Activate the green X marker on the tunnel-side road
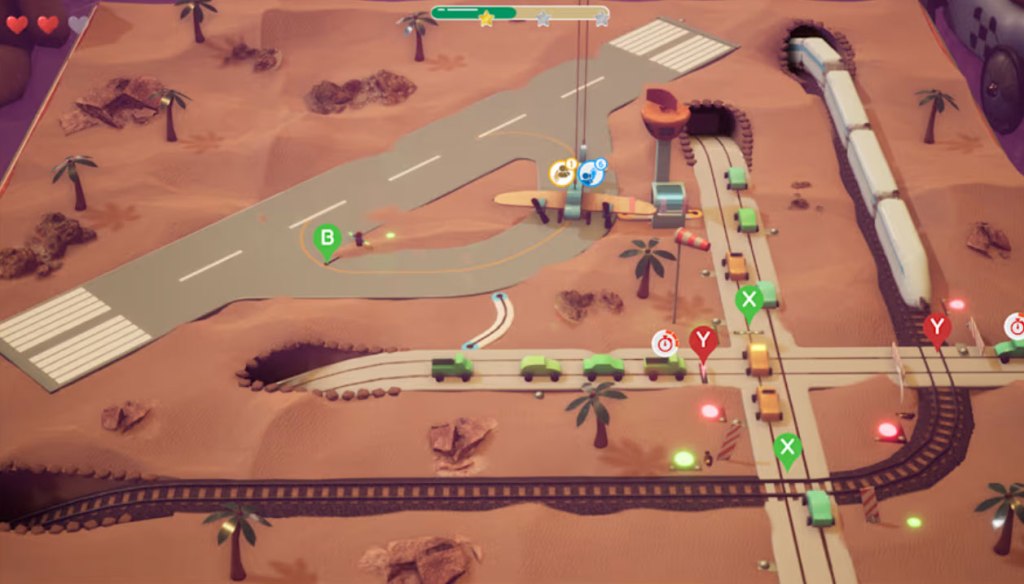Viewport: 1024px width, 584px height. 749,300
